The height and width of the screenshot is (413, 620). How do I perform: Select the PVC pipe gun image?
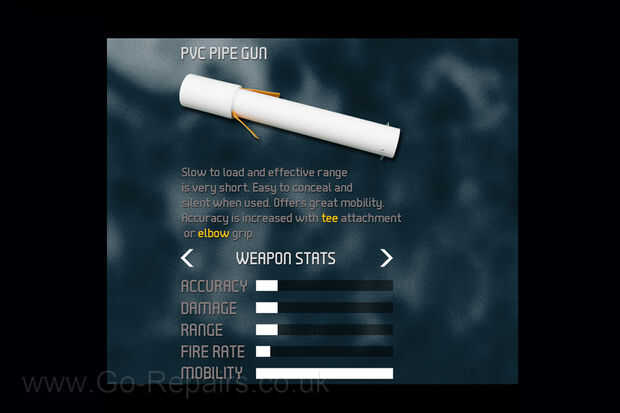[x=289, y=115]
